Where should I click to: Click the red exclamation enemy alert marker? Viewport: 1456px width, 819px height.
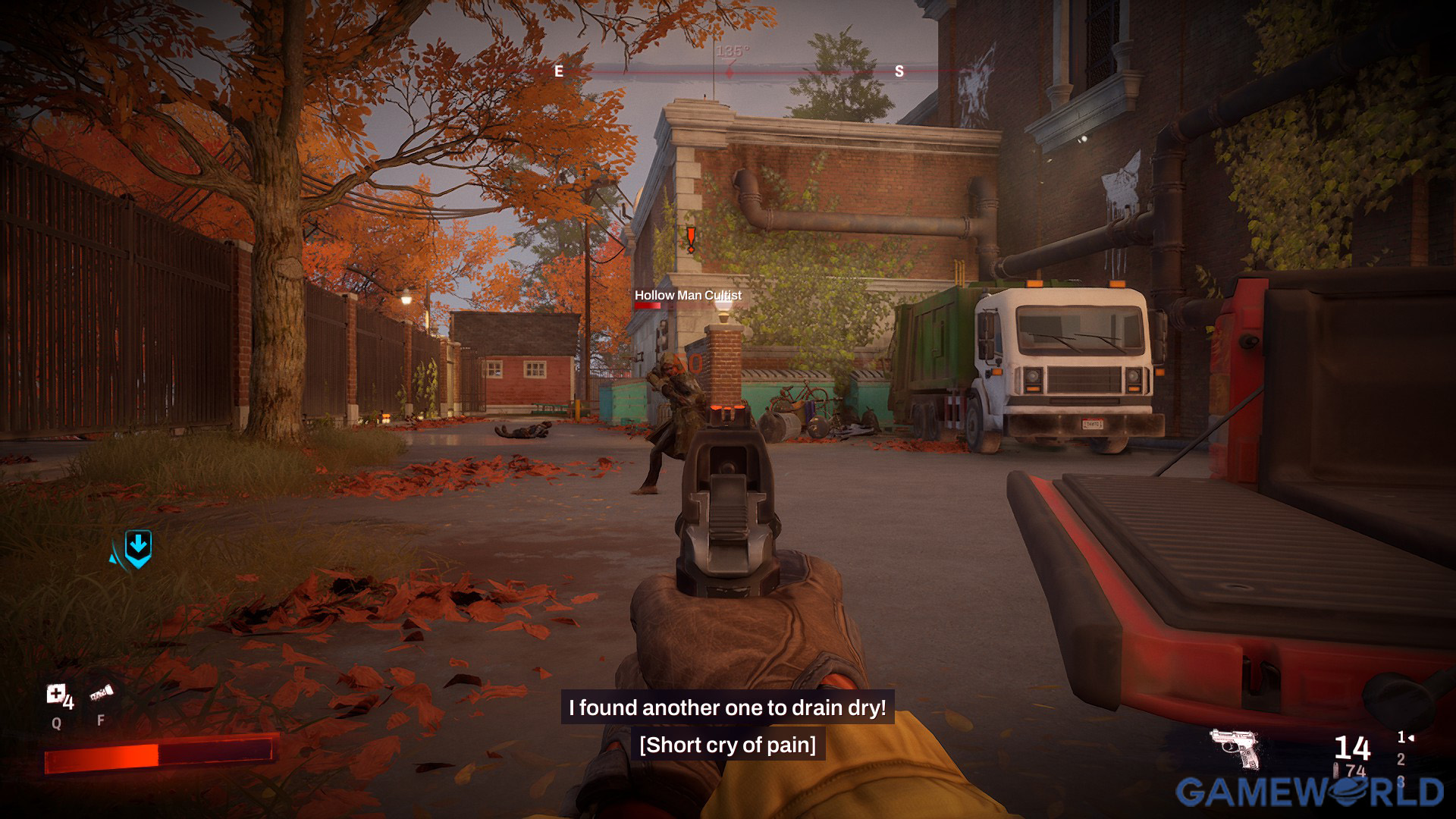pos(691,239)
